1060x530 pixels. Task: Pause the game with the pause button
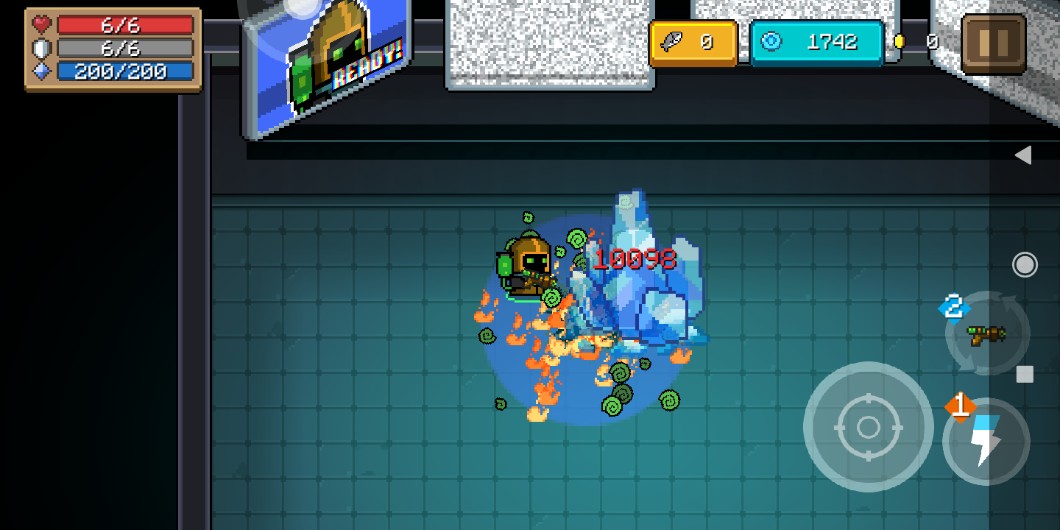coord(993,43)
